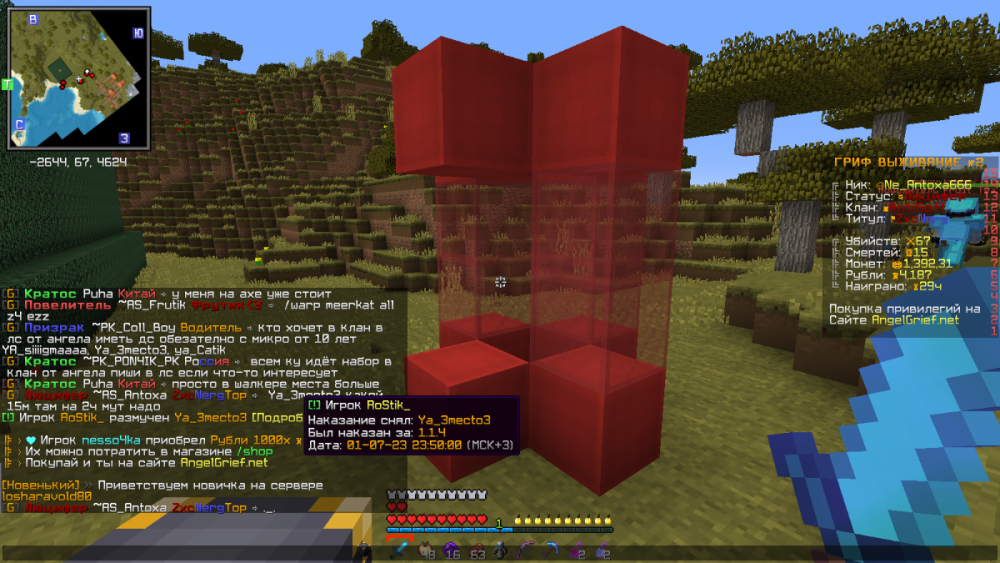Click the minimap in the corner
The height and width of the screenshot is (563, 1000).
tap(79, 77)
